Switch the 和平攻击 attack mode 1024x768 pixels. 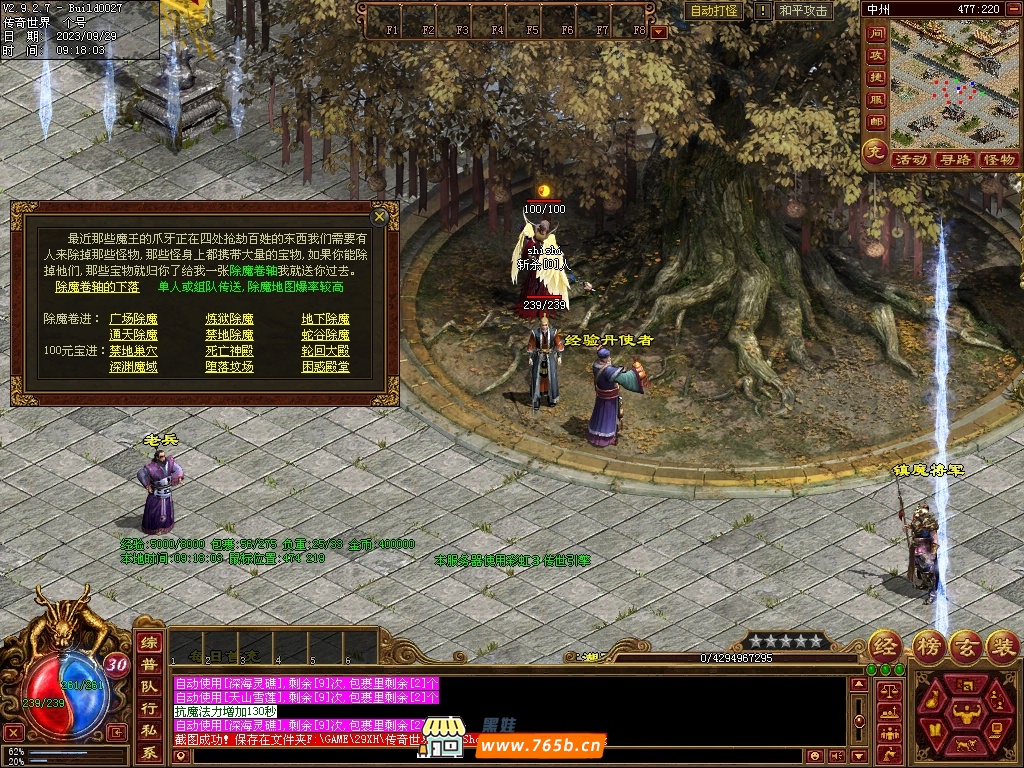(803, 11)
